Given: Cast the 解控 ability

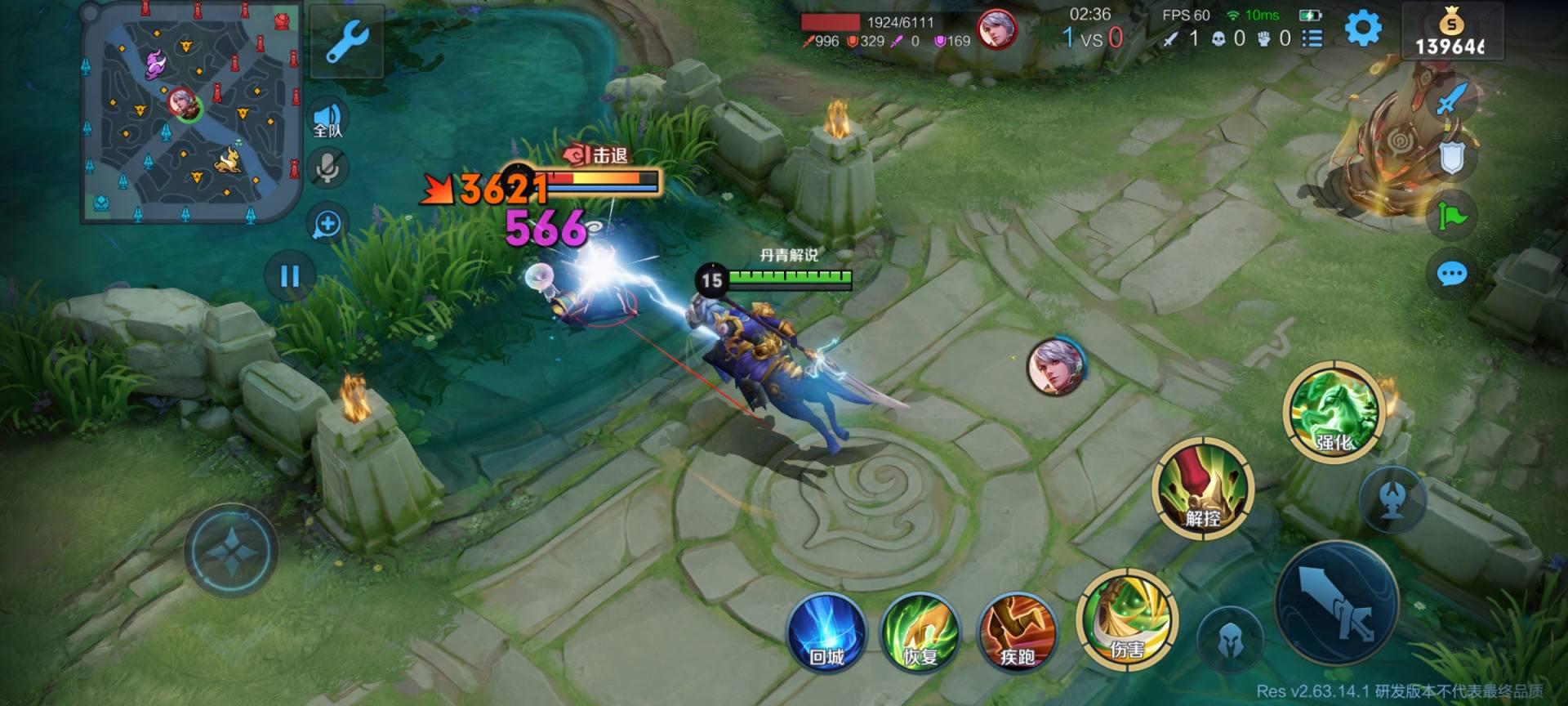Looking at the screenshot, I should coord(1202,489).
